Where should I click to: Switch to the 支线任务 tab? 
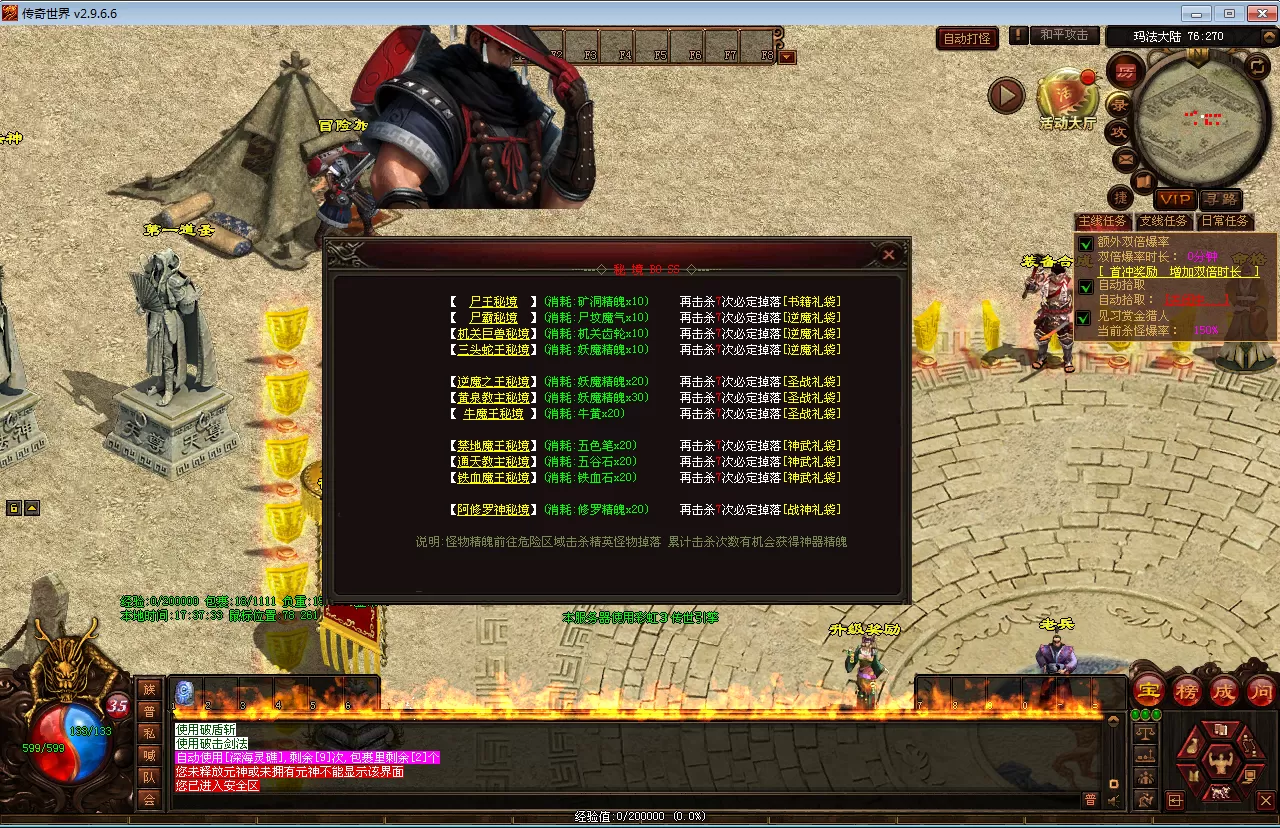coord(1164,221)
